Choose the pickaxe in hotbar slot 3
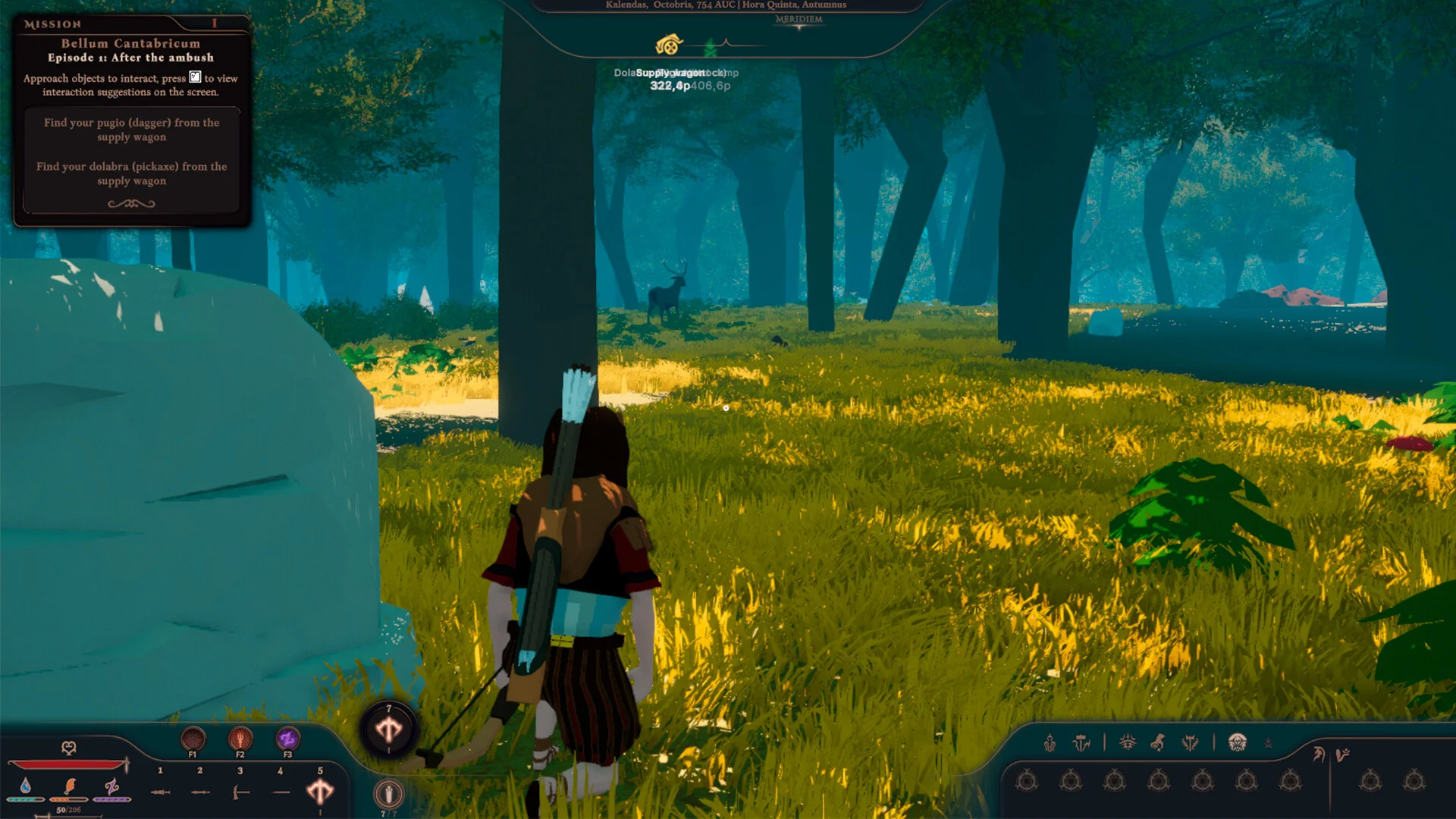This screenshot has height=819, width=1456. [240, 792]
